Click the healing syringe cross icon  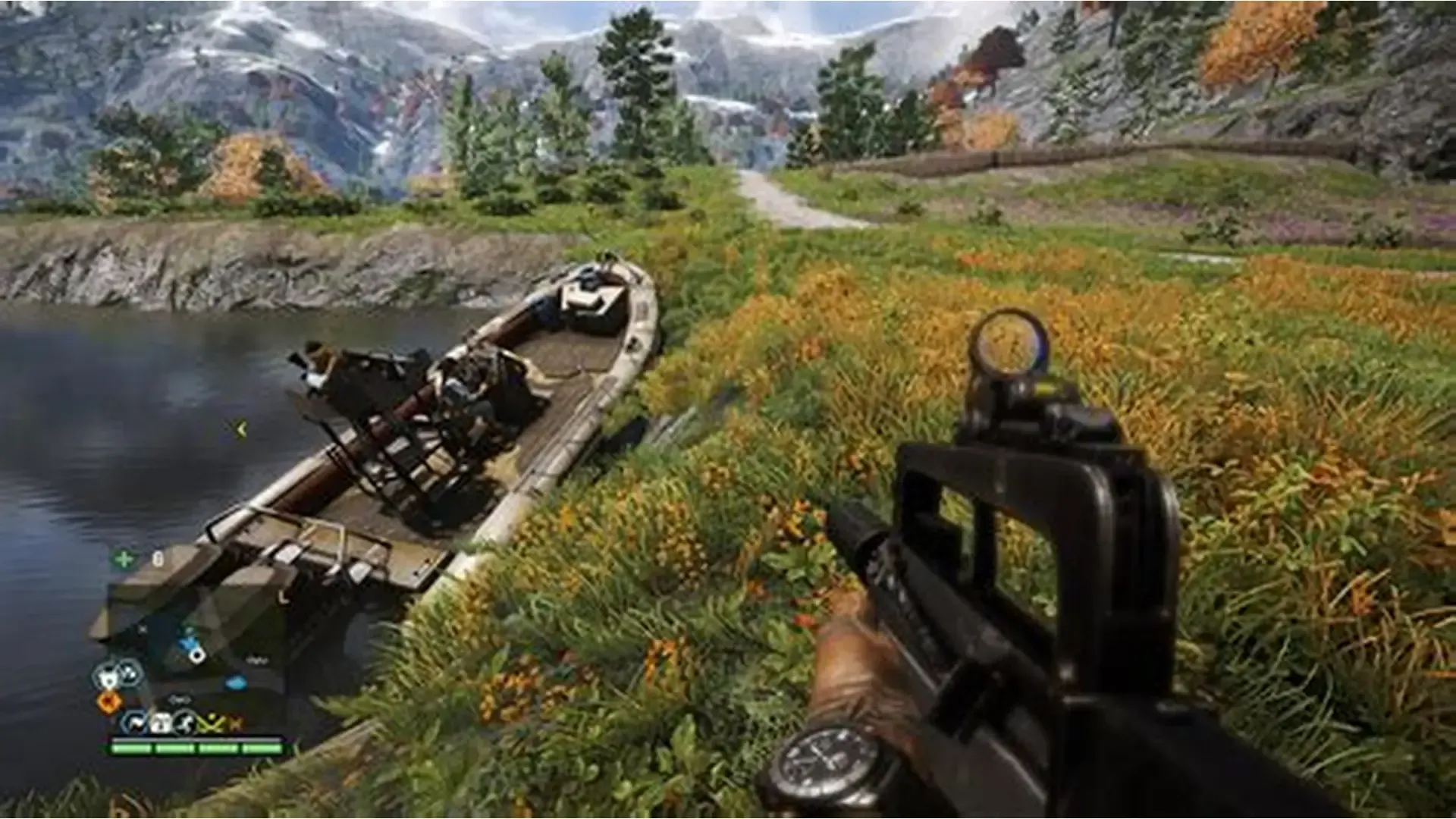[124, 558]
